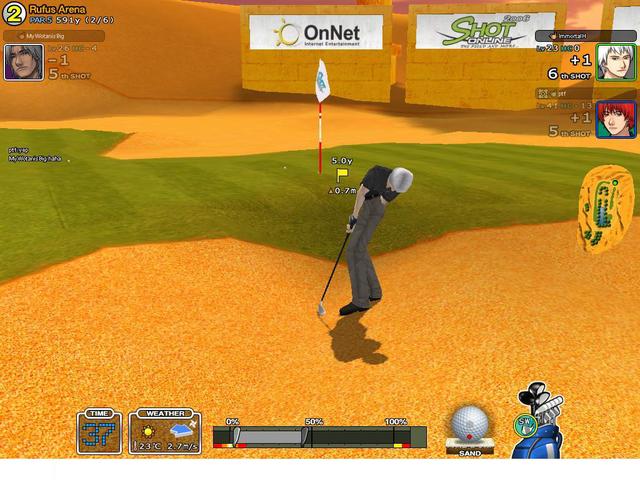Click the My Wotanis Big name bar

tap(52, 36)
